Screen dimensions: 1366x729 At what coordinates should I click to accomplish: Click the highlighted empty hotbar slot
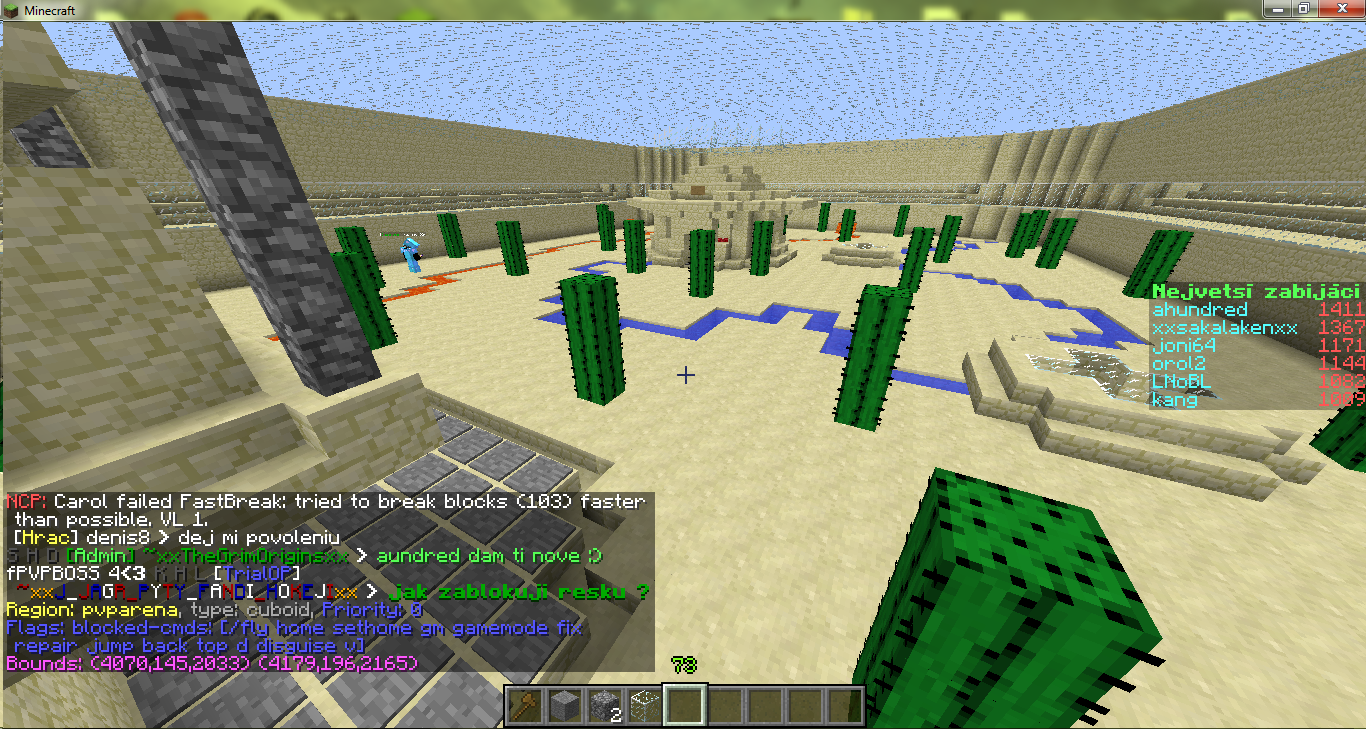pos(684,703)
